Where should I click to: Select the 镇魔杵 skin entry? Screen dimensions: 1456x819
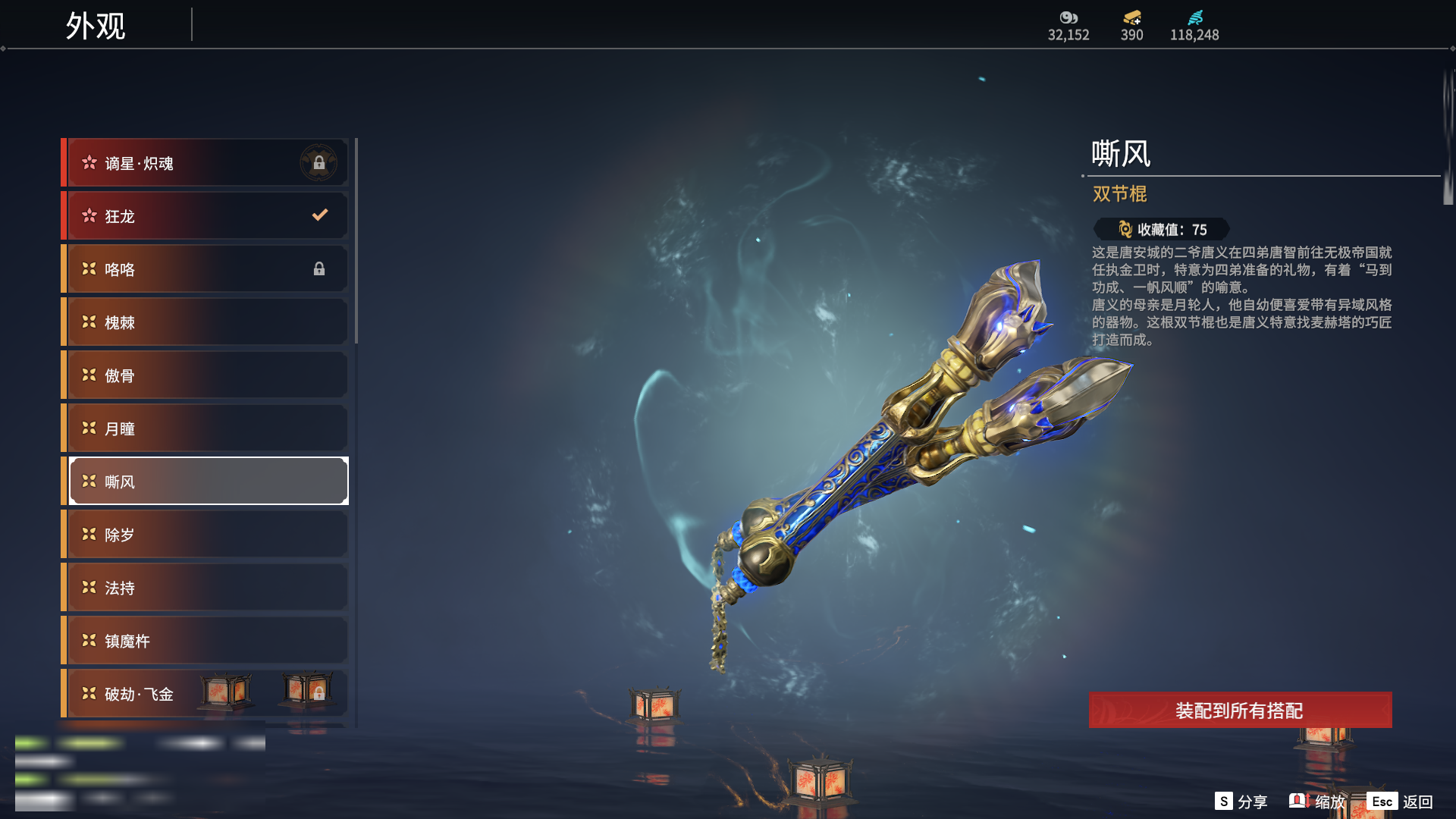tap(206, 641)
